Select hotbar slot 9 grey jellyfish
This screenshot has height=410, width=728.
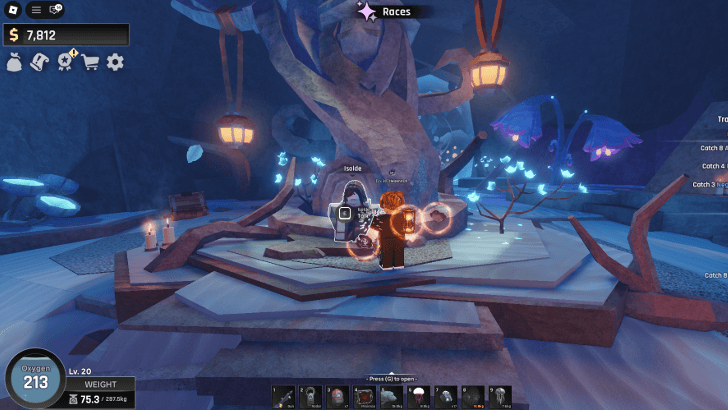click(x=499, y=397)
